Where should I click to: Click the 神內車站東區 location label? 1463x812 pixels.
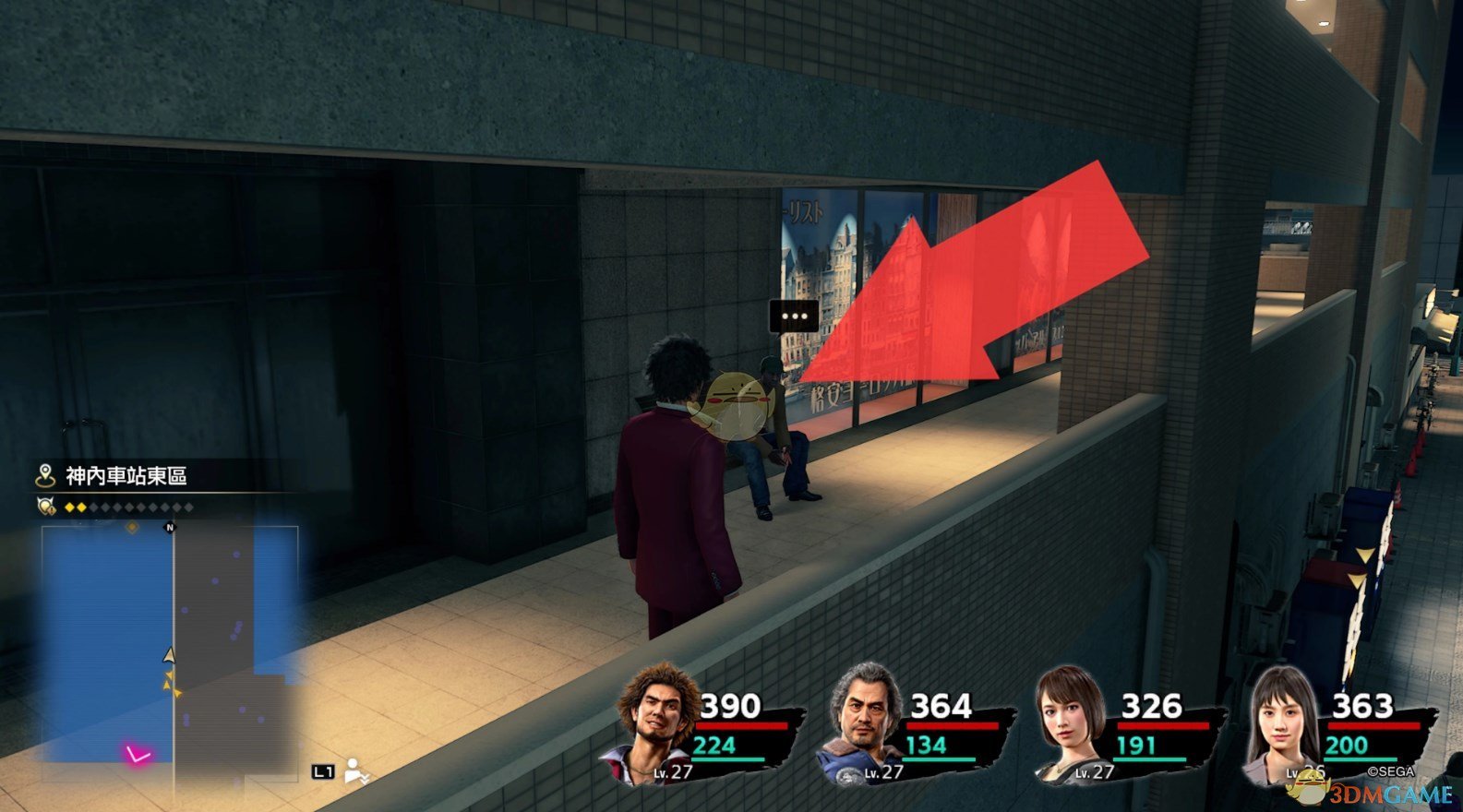pyautogui.click(x=126, y=476)
